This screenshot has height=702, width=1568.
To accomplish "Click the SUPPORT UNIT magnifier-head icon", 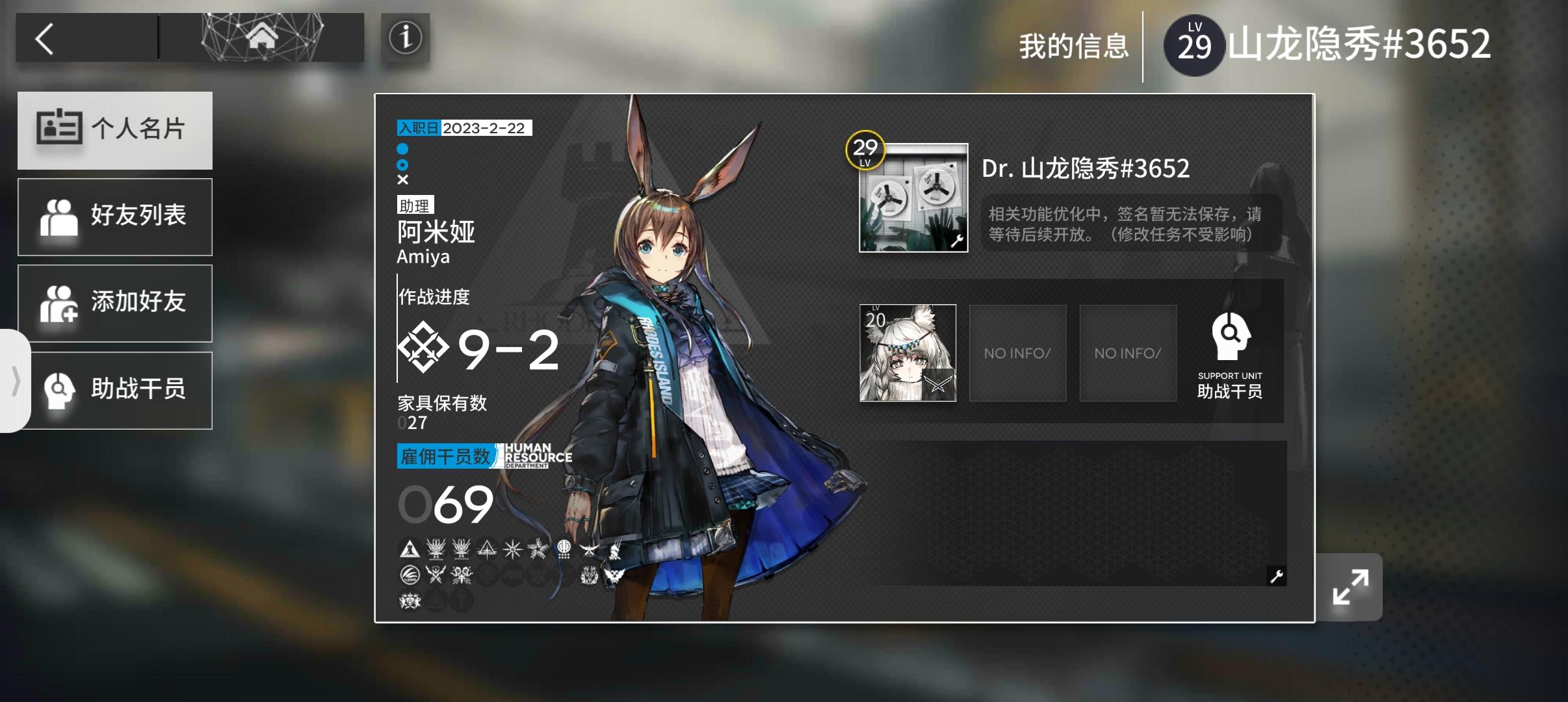I will (x=1229, y=337).
